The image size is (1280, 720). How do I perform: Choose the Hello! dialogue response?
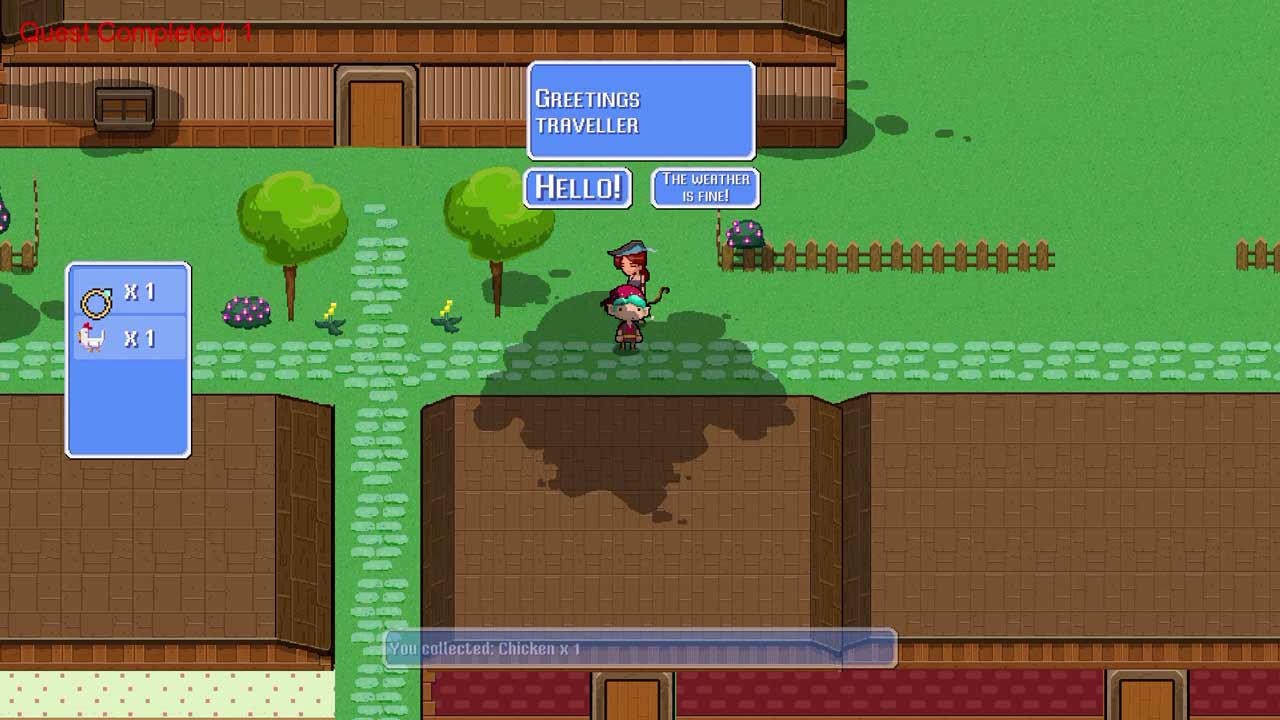(578, 187)
